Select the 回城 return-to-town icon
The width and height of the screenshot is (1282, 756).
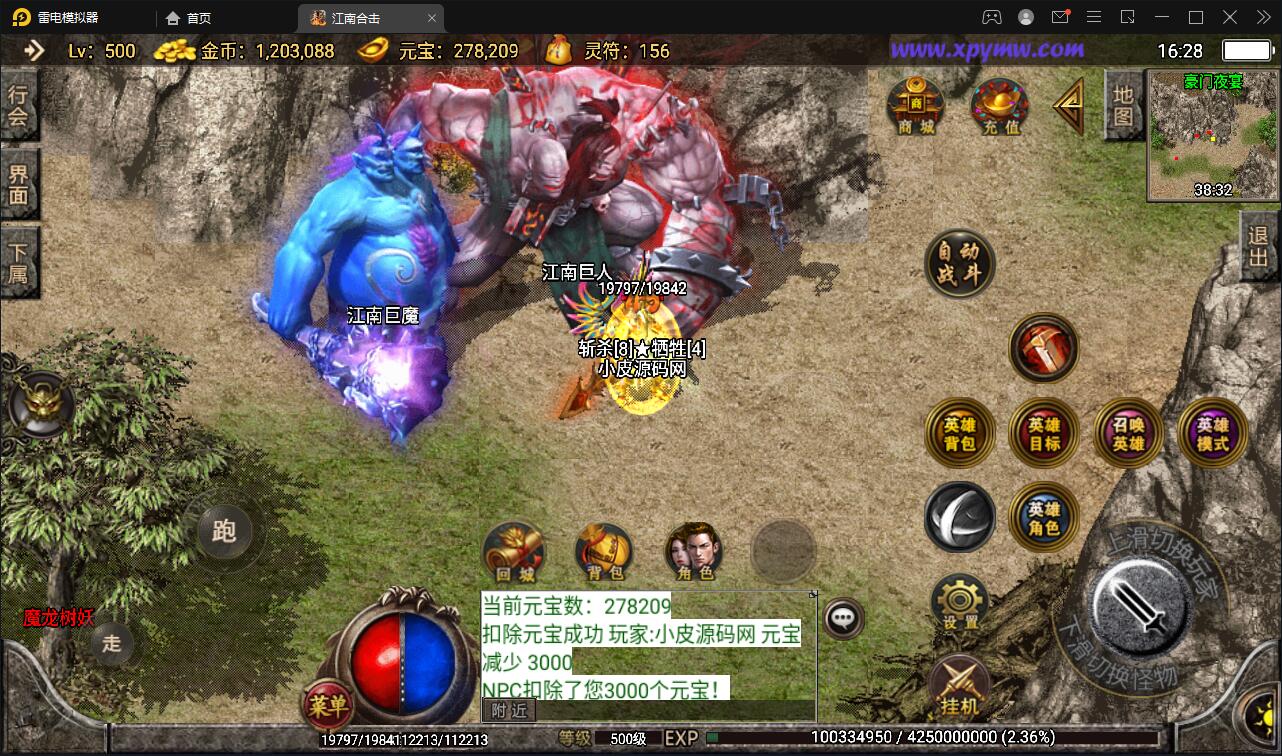tap(514, 549)
